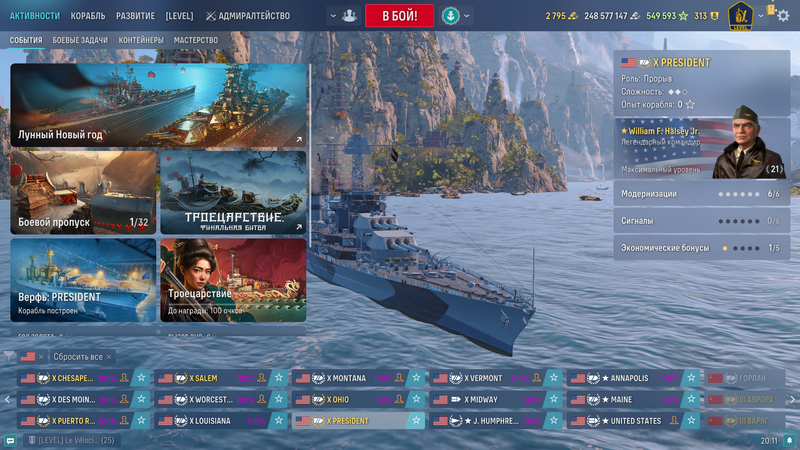Screen dimensions: 800x450
Task: Select the X Montana ship in carousel
Action: [349, 378]
